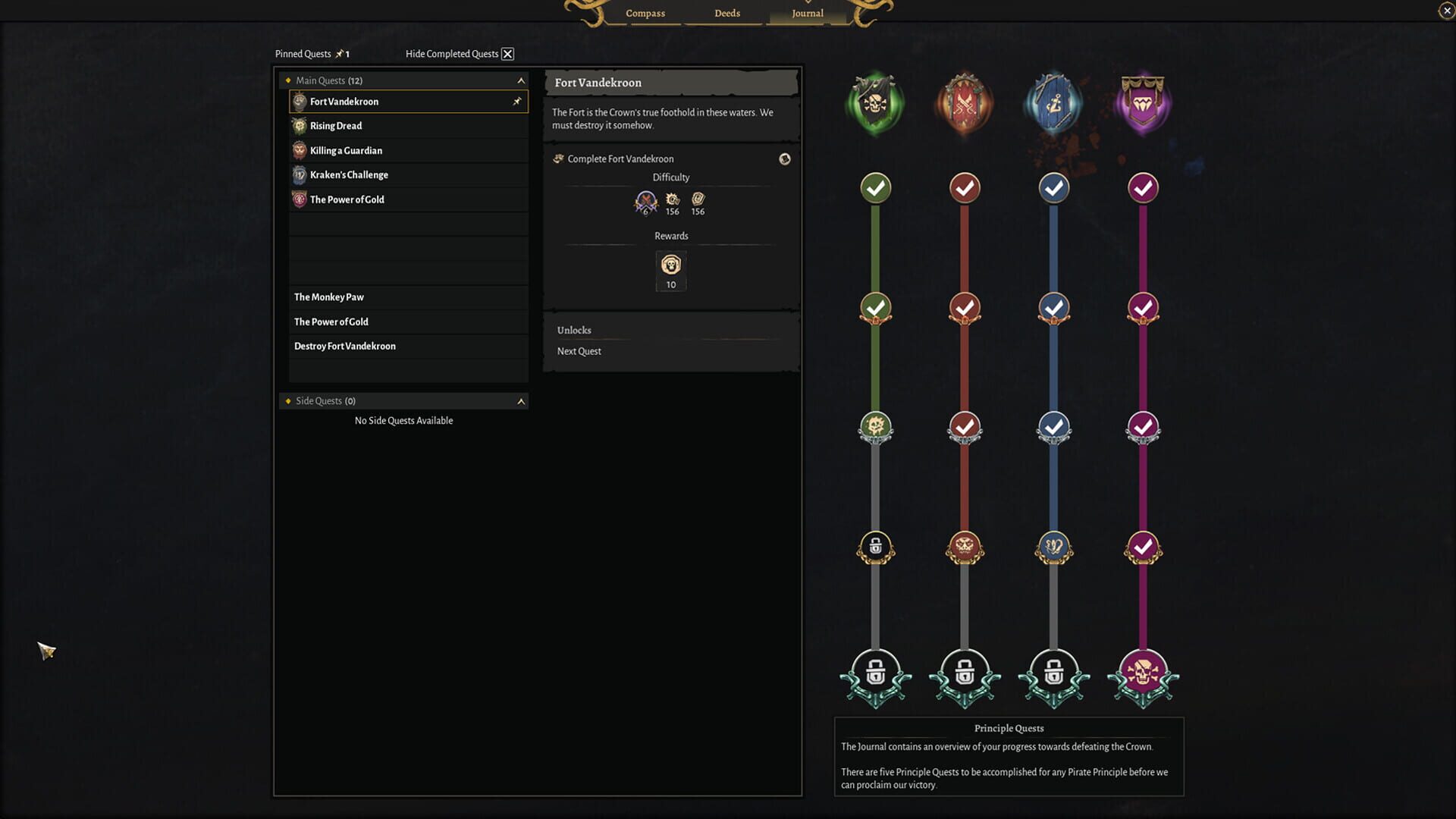Click the Rising Dread skull quest icon
Screen dimensions: 1456x819
pyautogui.click(x=300, y=125)
